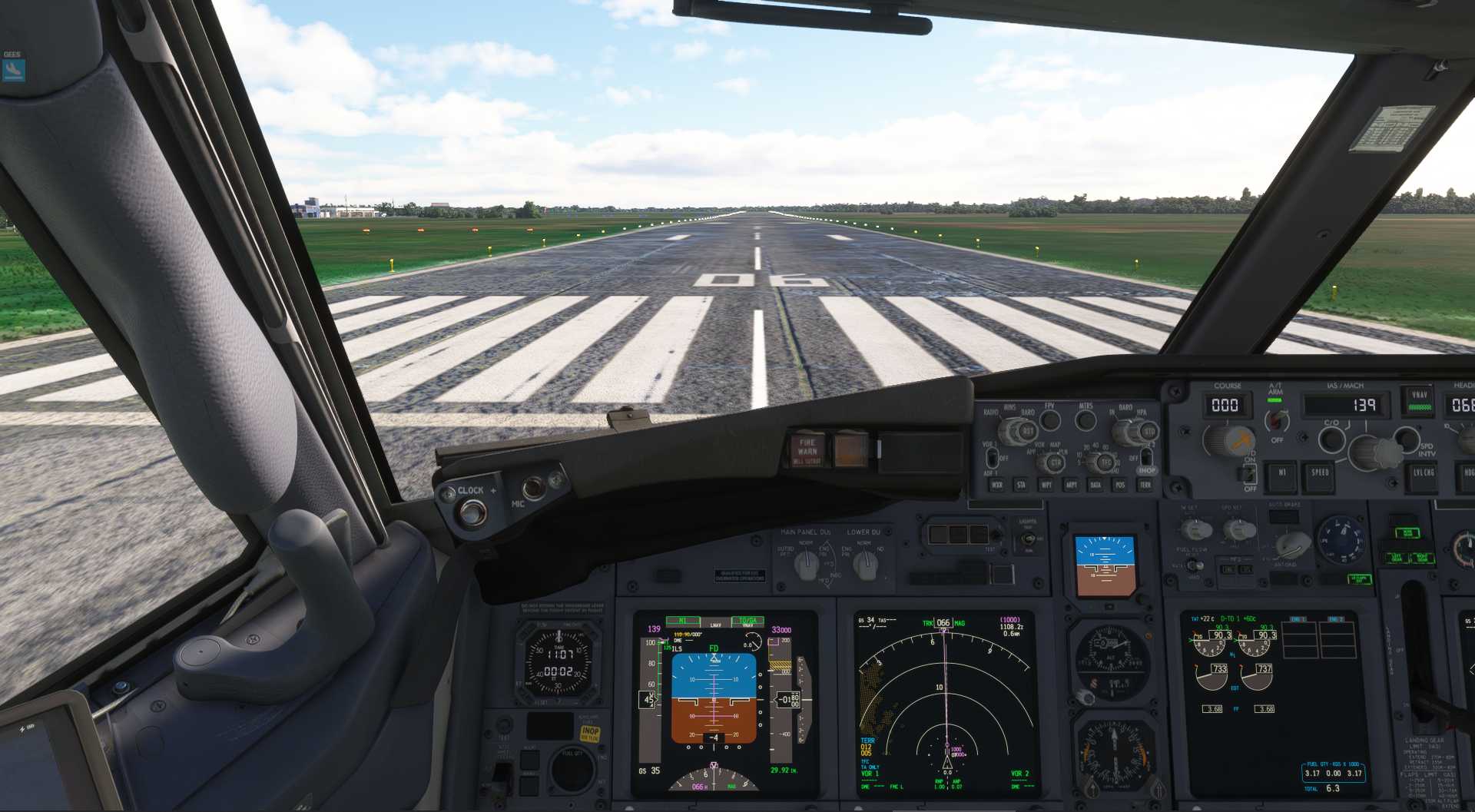Toggle the STA map button
1475x812 pixels.
(x=1021, y=485)
